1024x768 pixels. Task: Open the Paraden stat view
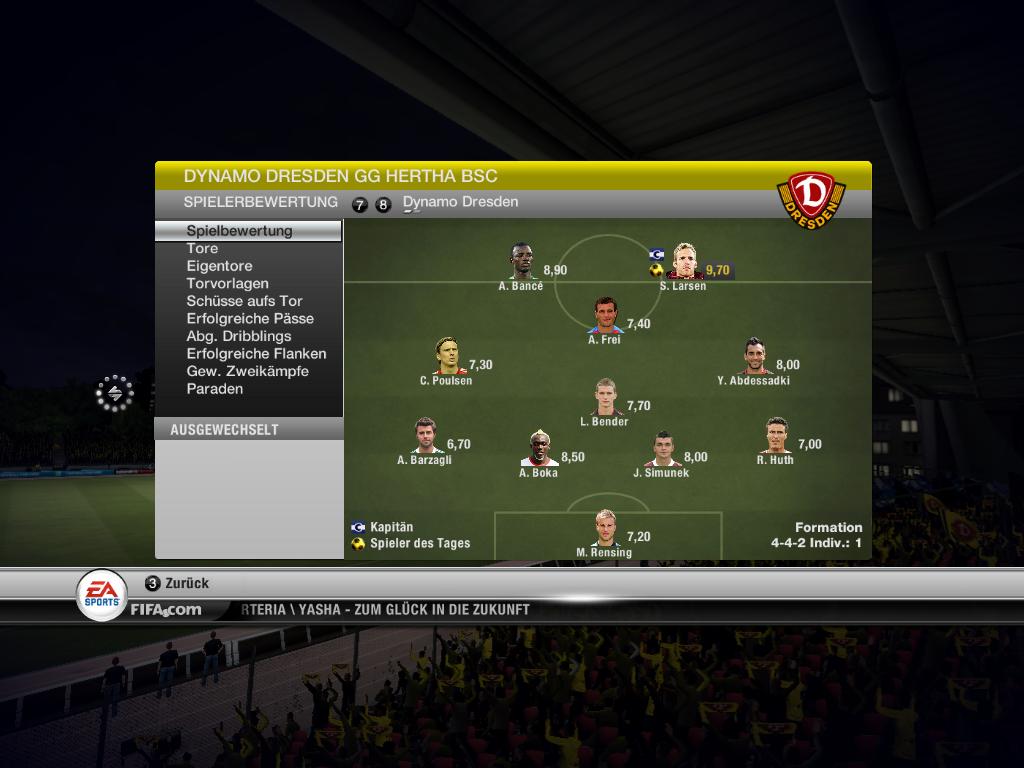pyautogui.click(x=215, y=389)
